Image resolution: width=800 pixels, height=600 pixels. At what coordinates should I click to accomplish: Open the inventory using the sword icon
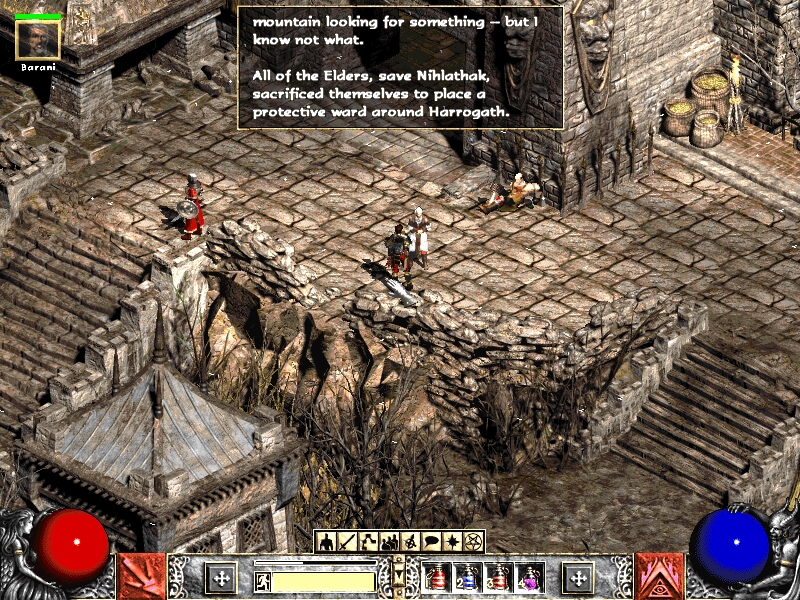coord(347,542)
